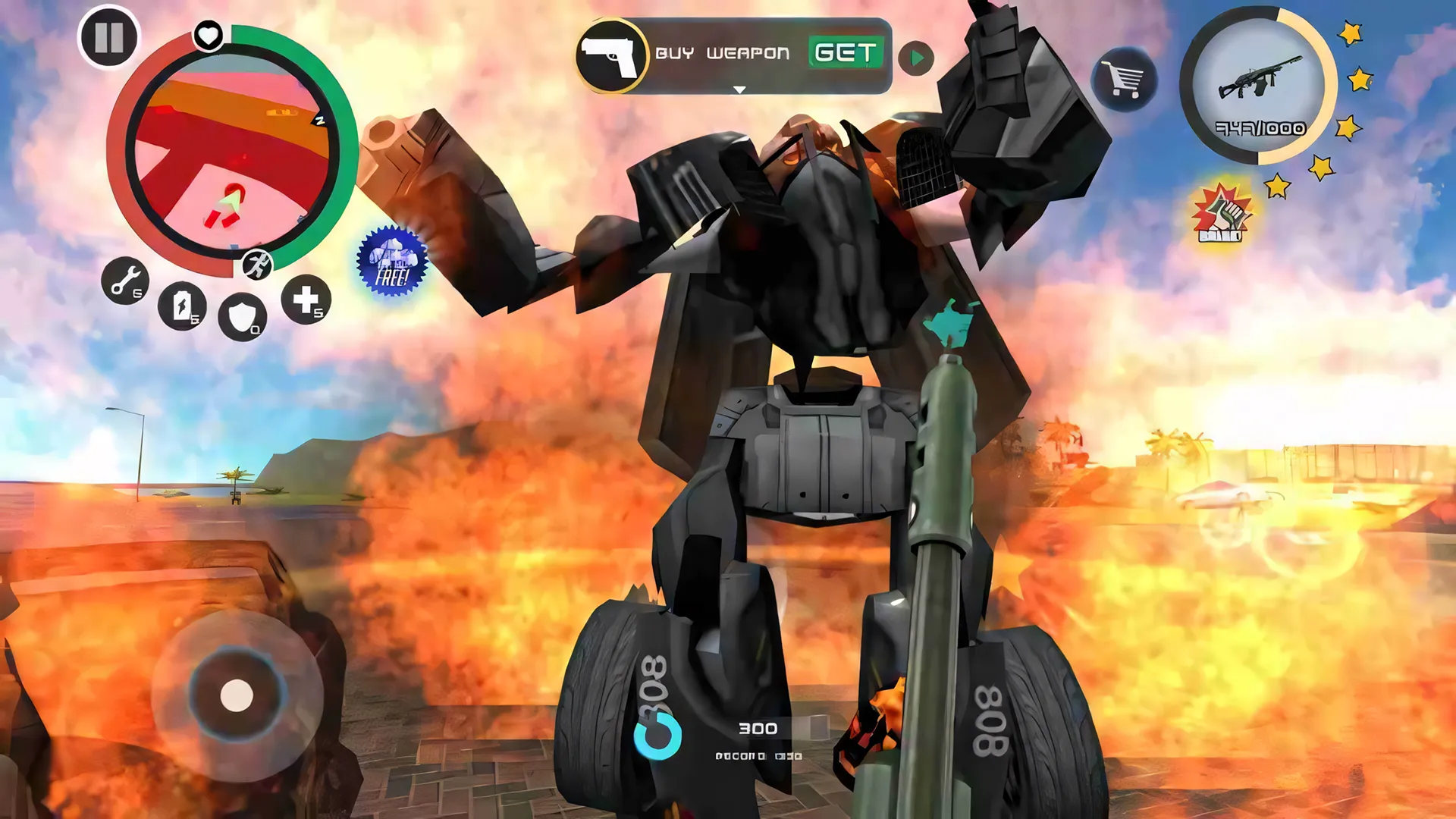
Task: Open the shopping cart store
Action: pos(1124,79)
